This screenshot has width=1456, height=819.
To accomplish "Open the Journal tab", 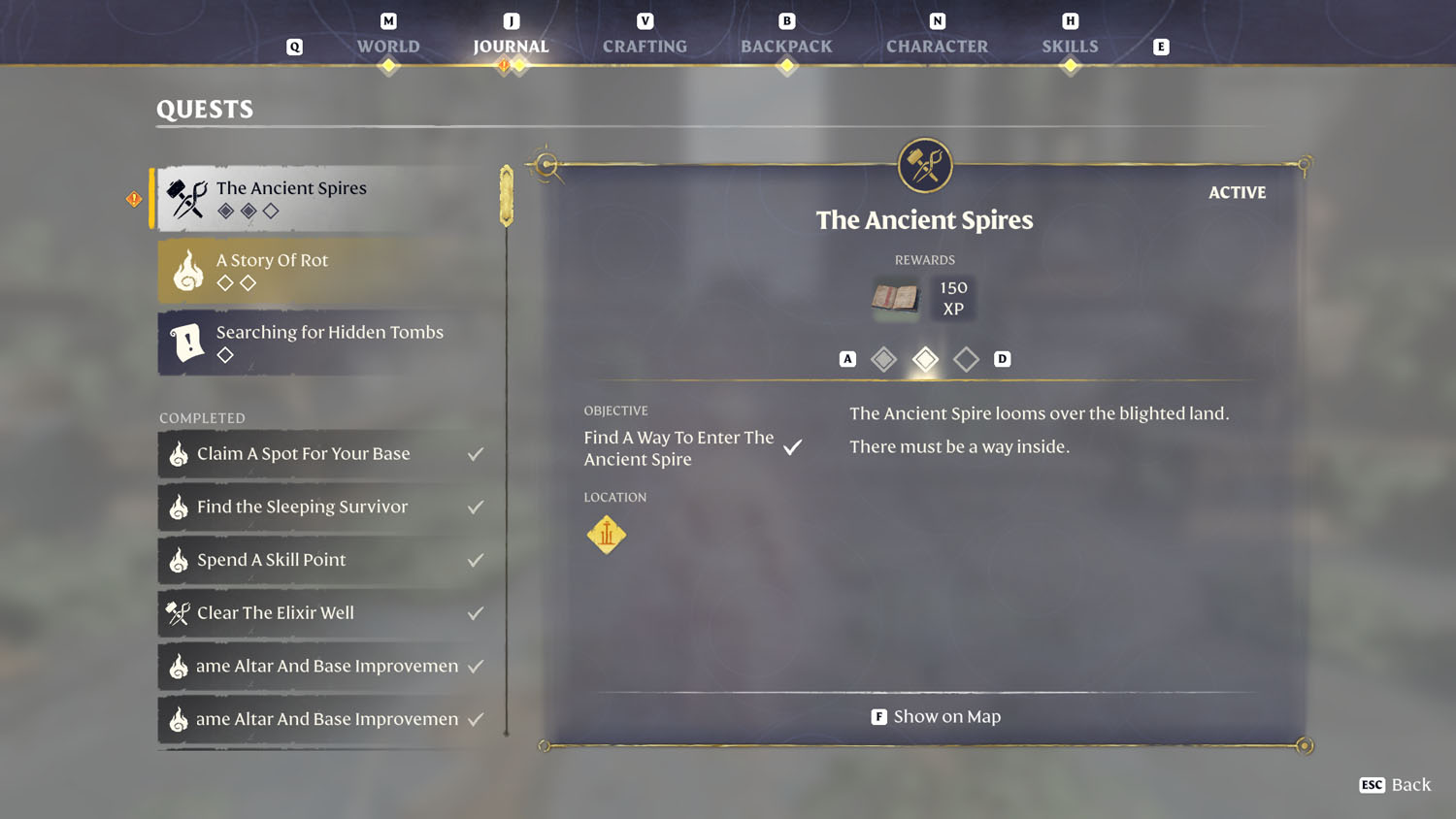I will point(511,46).
